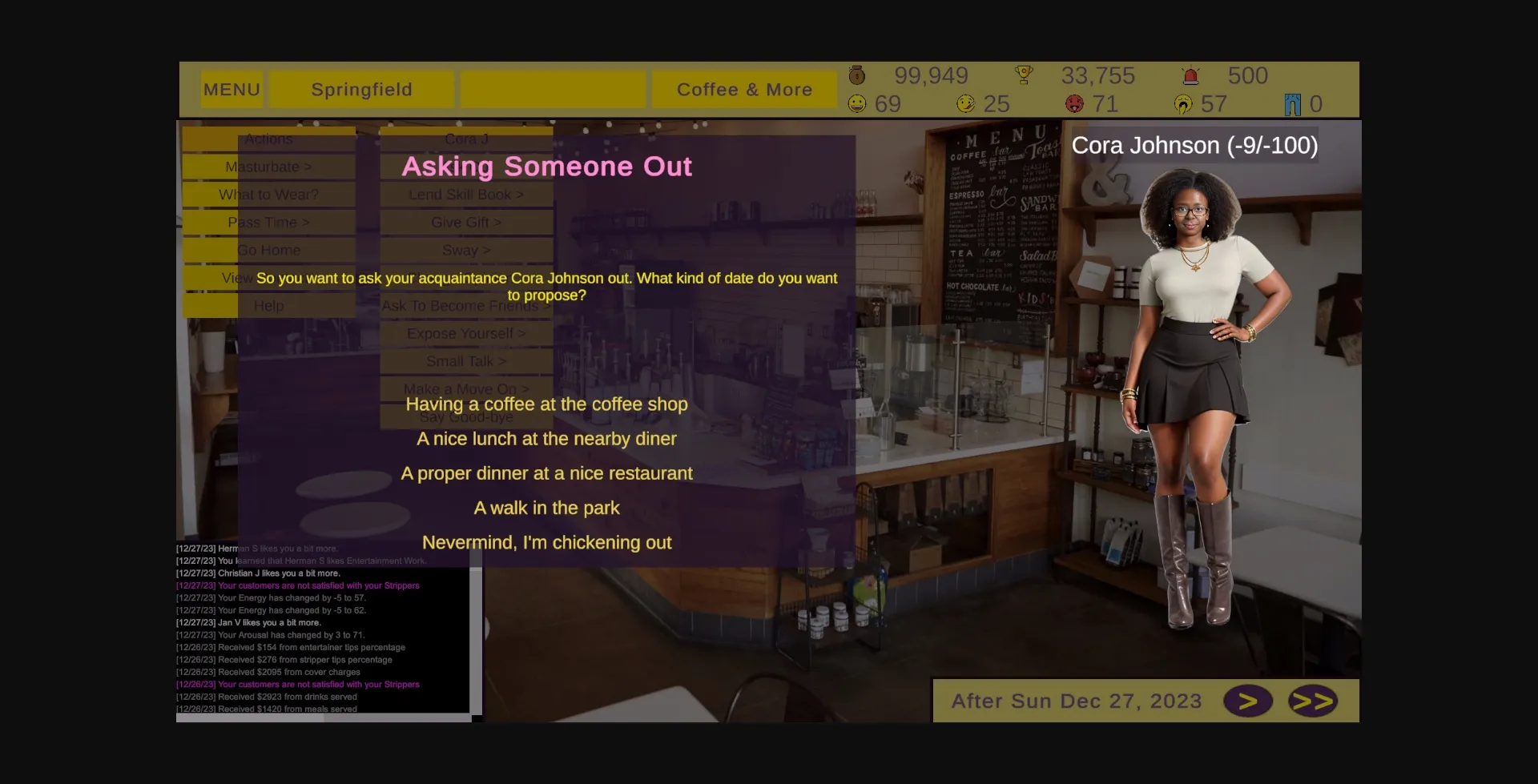Open the Make a Move On submenu
1538x784 pixels.
[x=465, y=388]
